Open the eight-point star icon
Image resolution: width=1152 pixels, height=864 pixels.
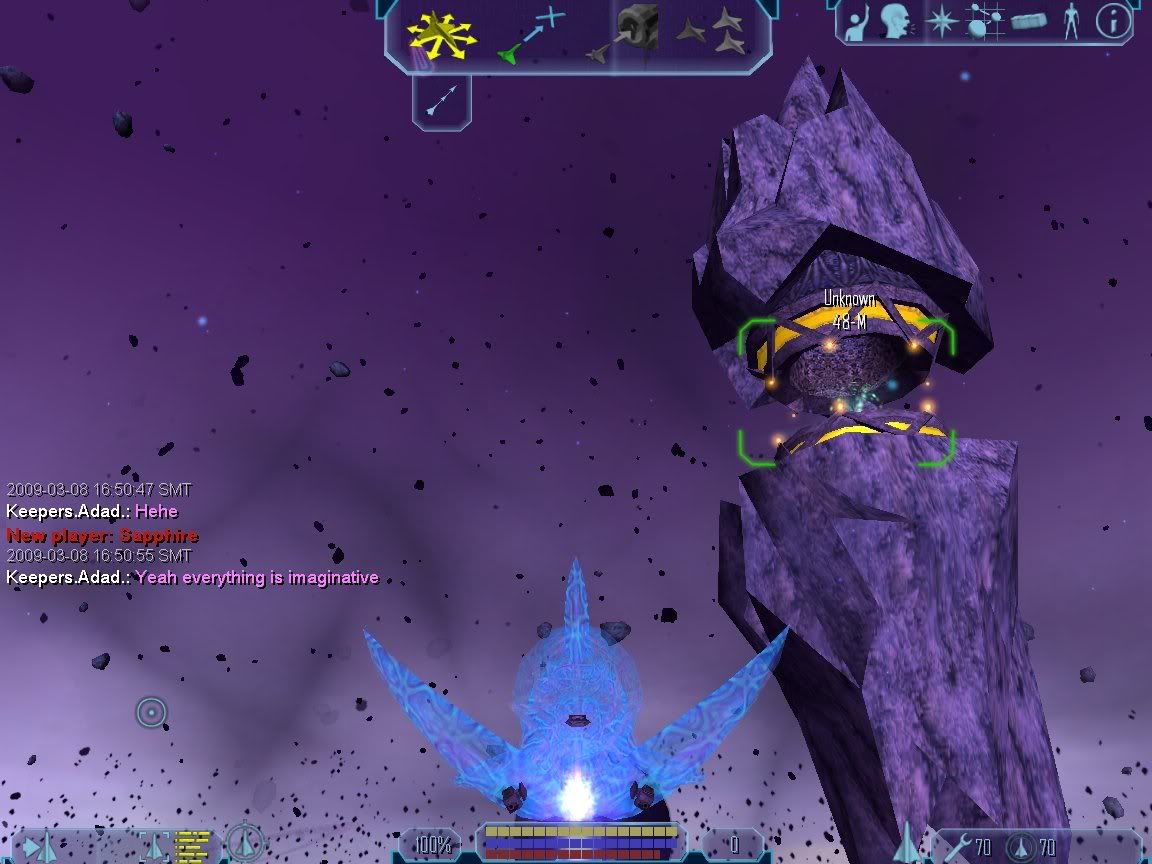941,22
